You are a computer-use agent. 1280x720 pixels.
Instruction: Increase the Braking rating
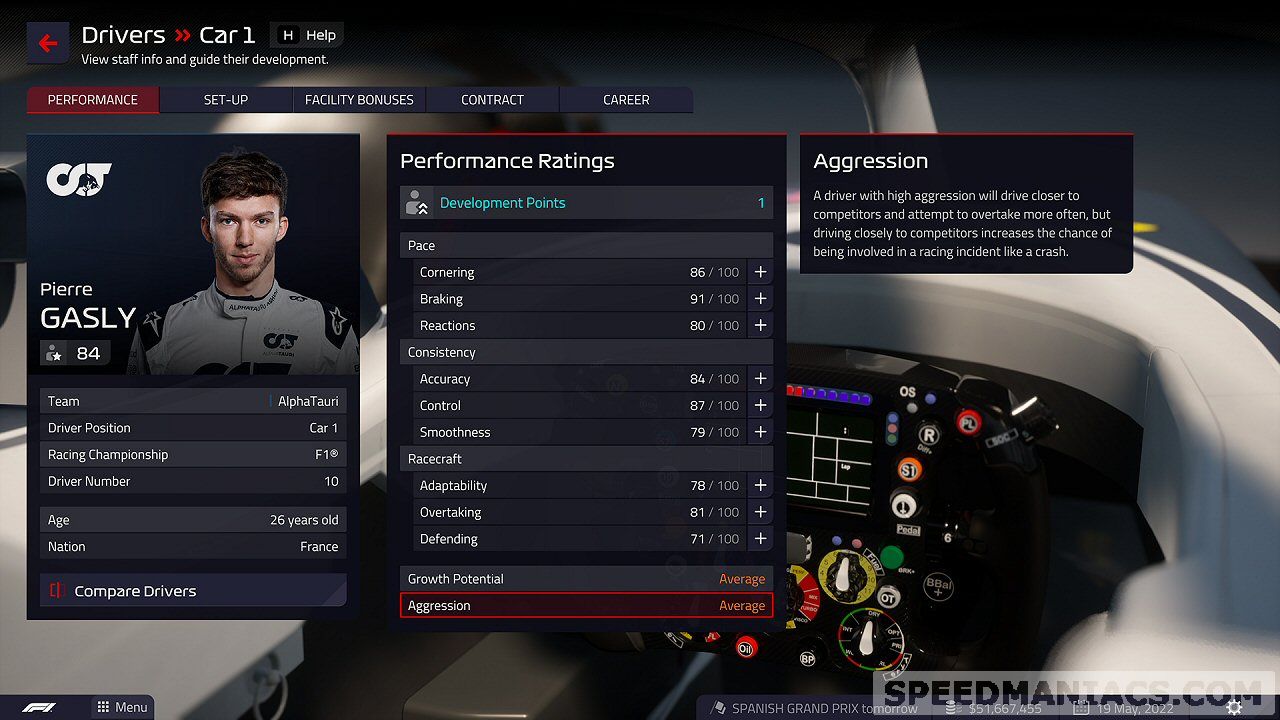[760, 299]
